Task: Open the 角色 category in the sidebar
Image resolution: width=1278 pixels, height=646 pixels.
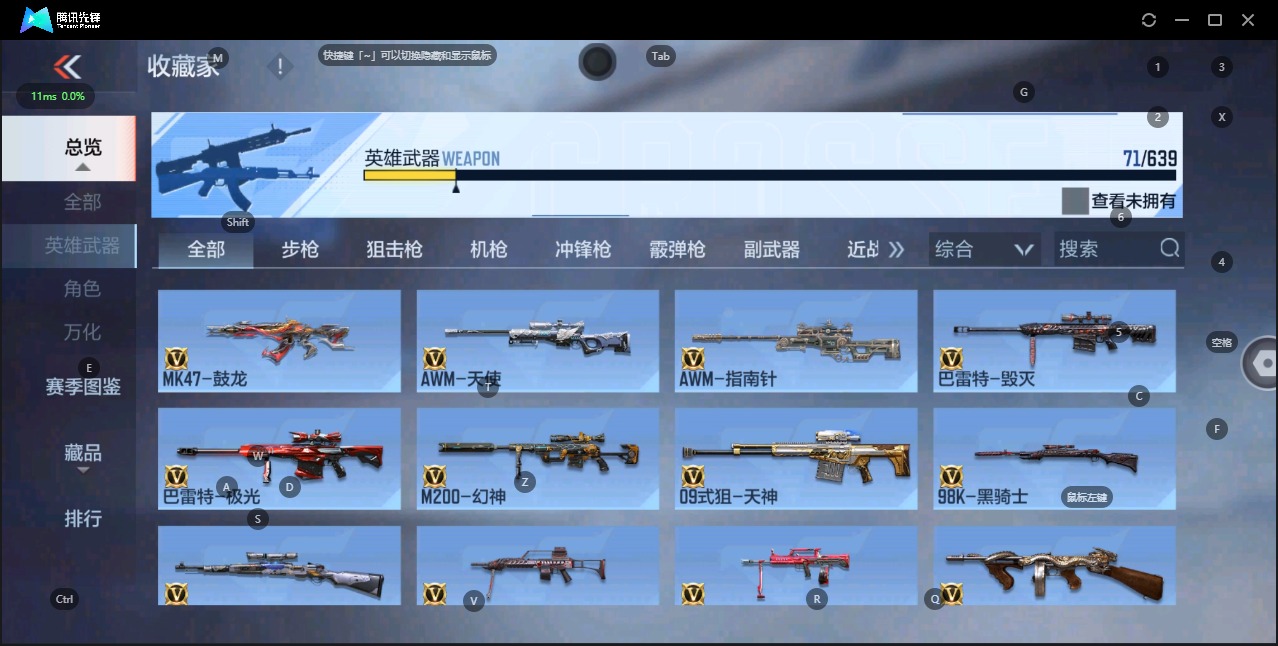Action: [83, 289]
